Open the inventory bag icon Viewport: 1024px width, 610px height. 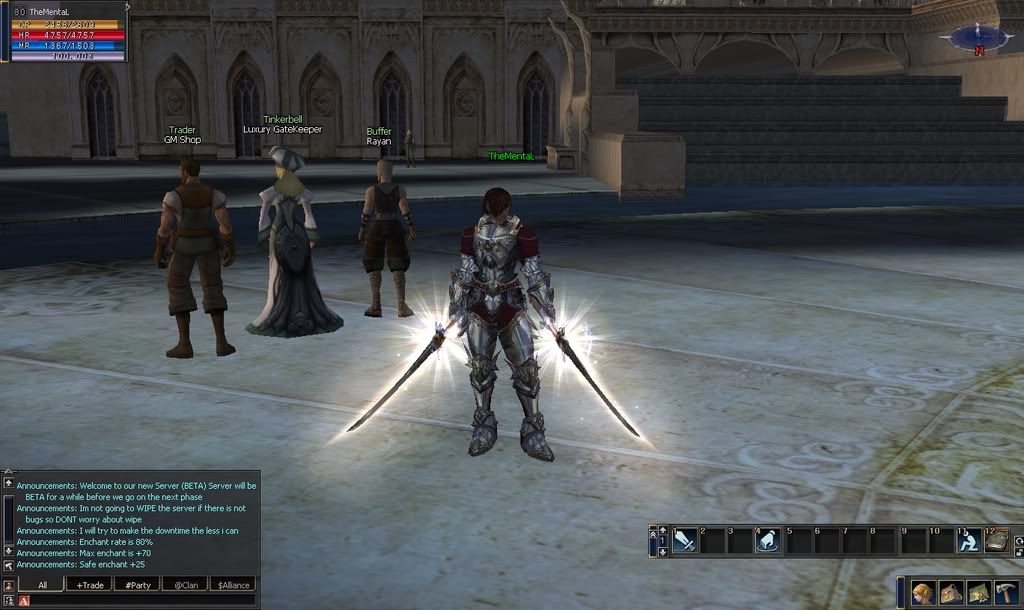click(x=951, y=594)
